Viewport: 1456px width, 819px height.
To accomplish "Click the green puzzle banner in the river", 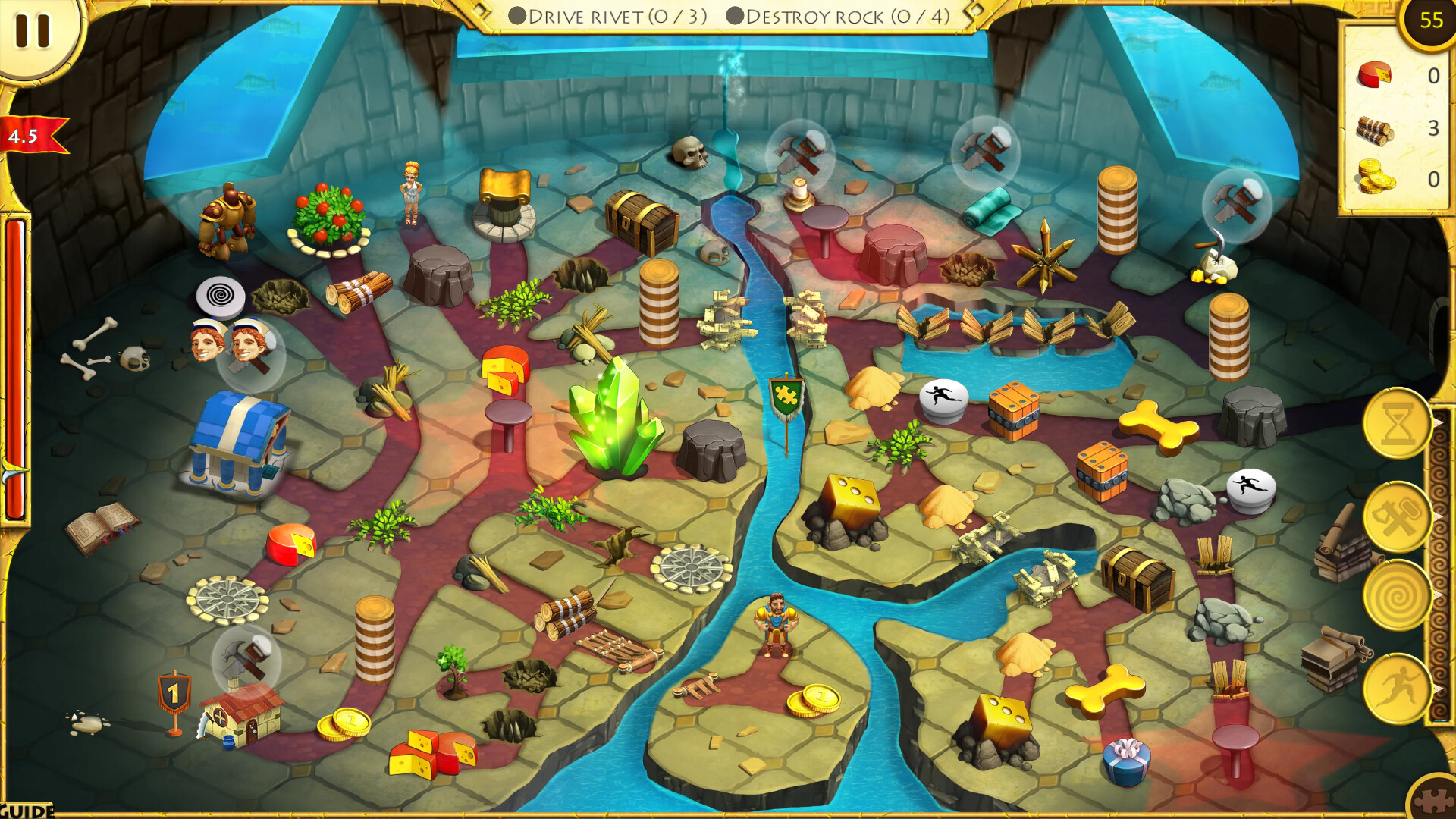I will [785, 393].
